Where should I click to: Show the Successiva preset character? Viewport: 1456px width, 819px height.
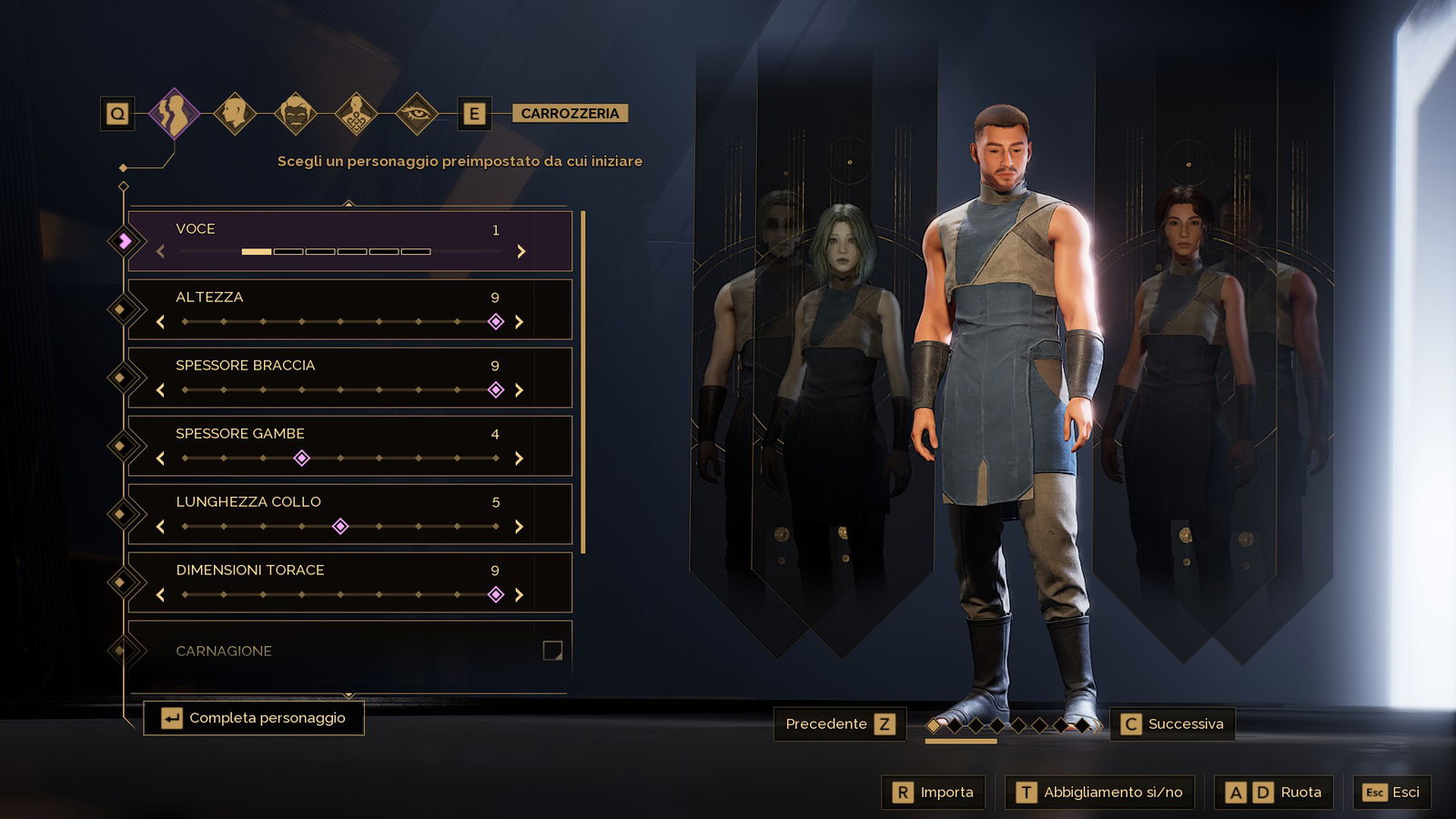[1172, 724]
